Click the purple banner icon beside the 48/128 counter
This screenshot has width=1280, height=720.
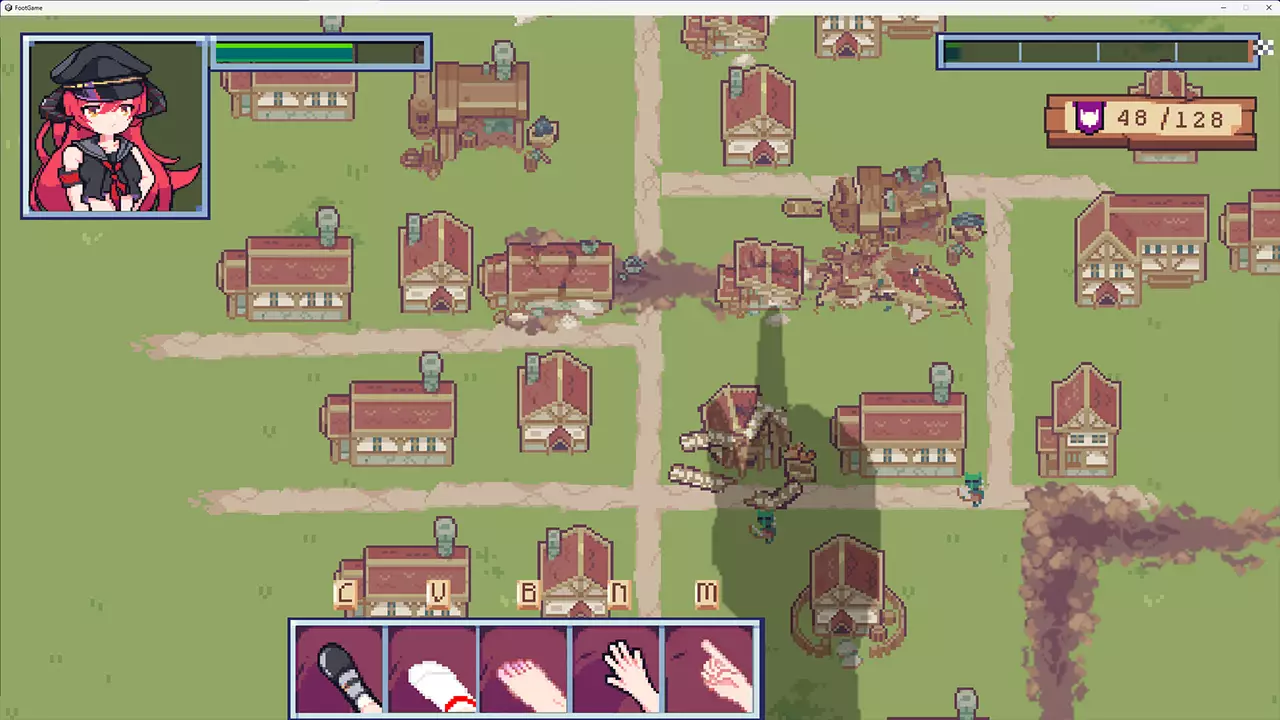1089,118
